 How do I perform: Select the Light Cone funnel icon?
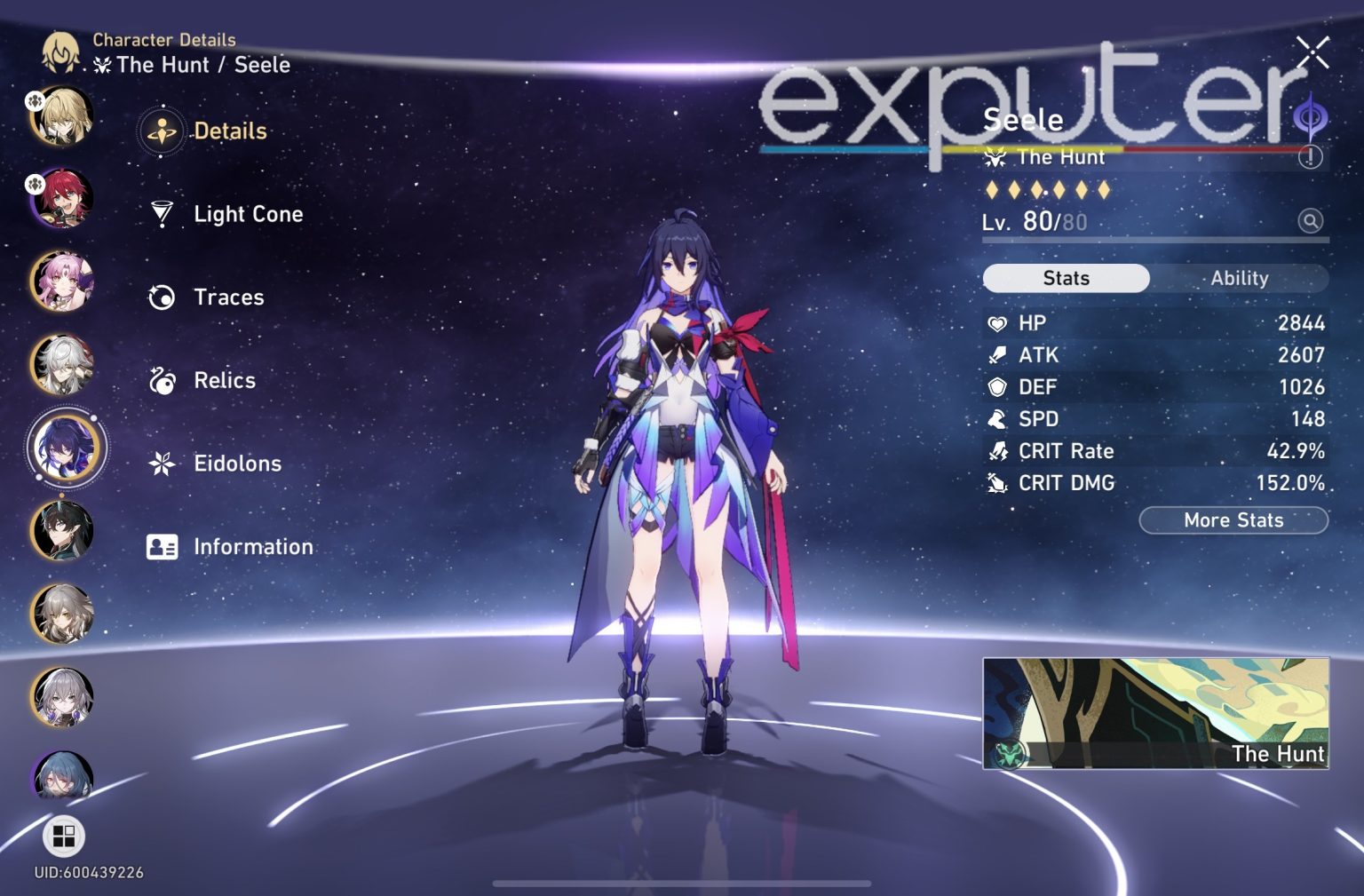tap(163, 213)
